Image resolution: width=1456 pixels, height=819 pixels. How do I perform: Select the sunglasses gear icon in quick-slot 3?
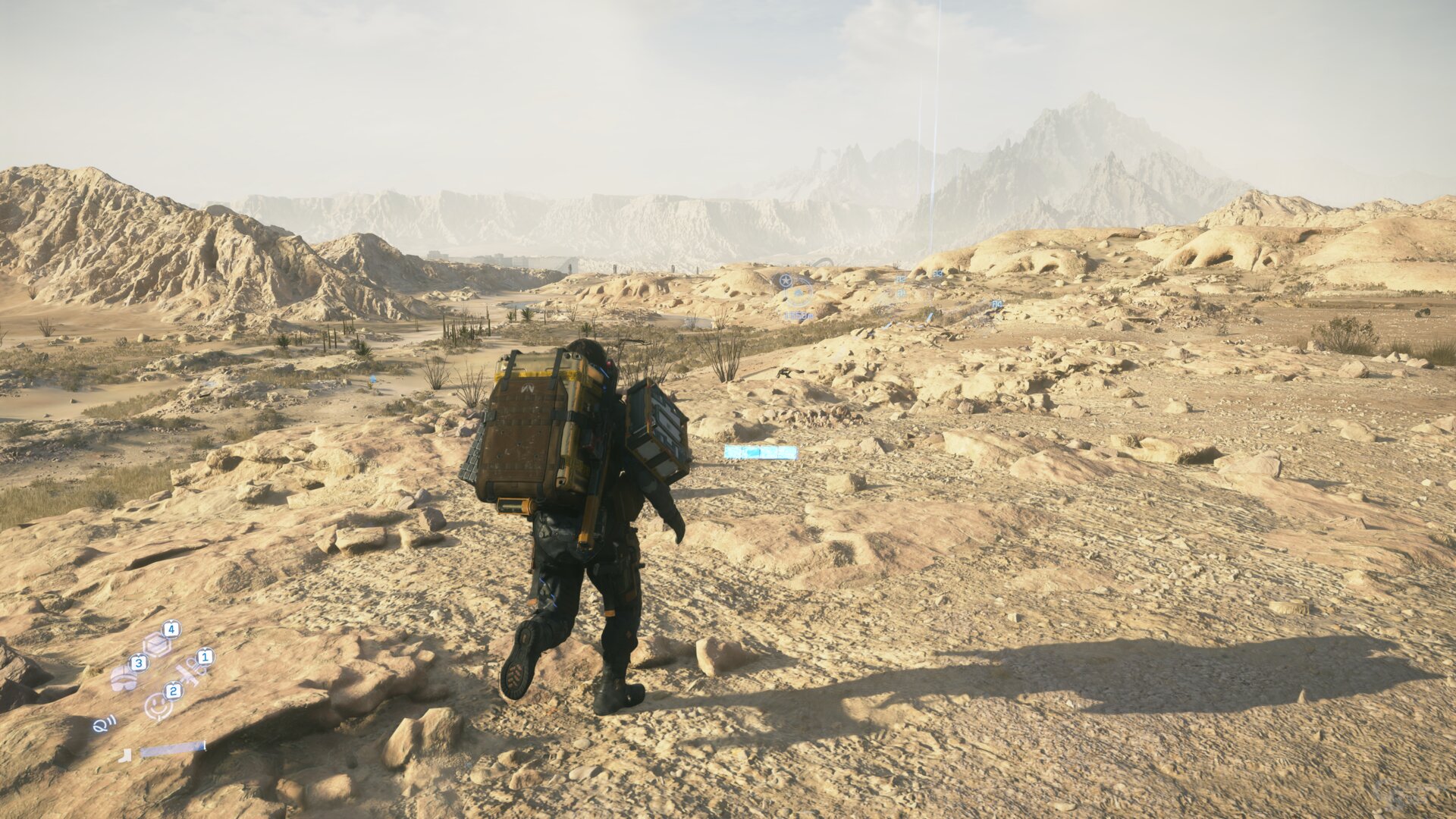[x=124, y=679]
